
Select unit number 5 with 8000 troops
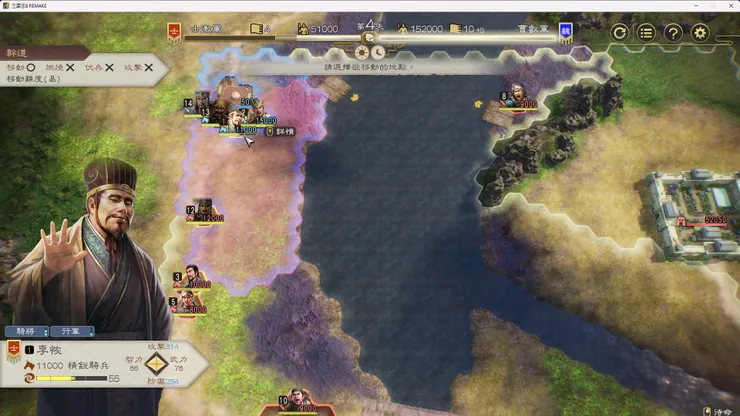pos(188,300)
